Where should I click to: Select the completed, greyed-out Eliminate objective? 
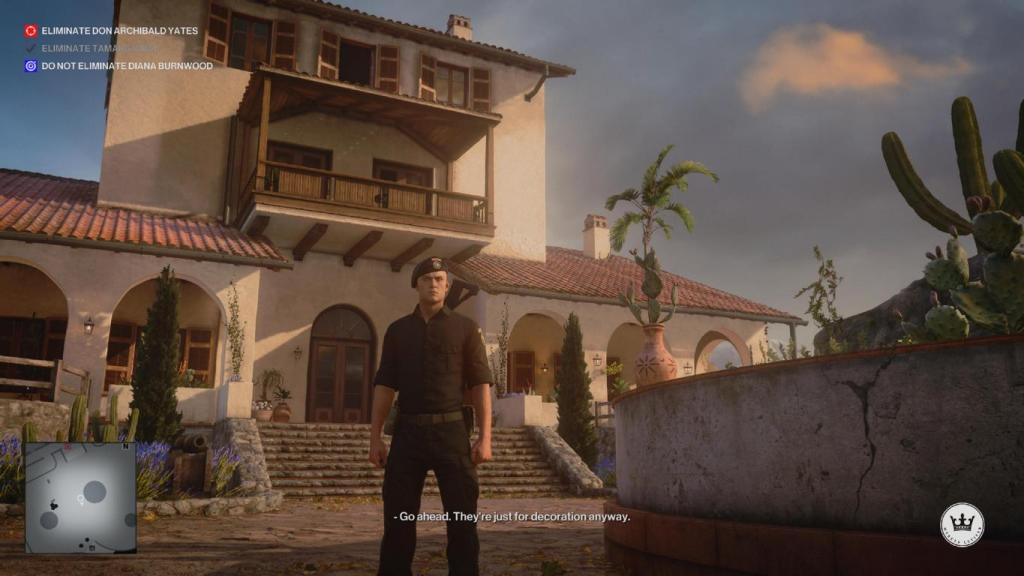point(99,48)
